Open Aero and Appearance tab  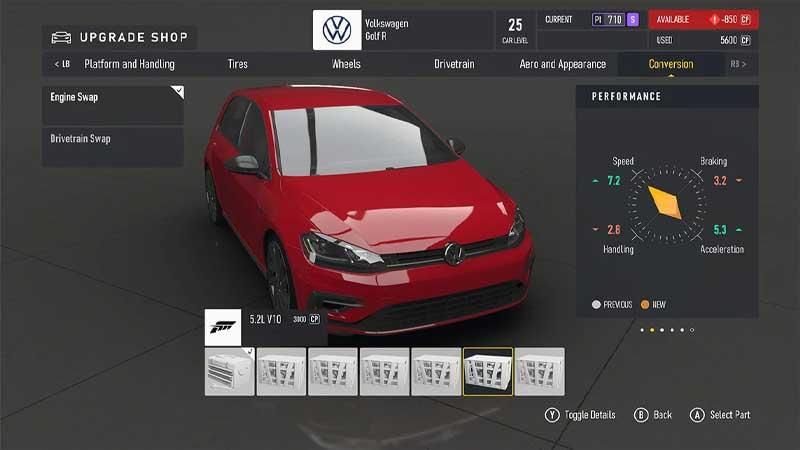click(562, 64)
